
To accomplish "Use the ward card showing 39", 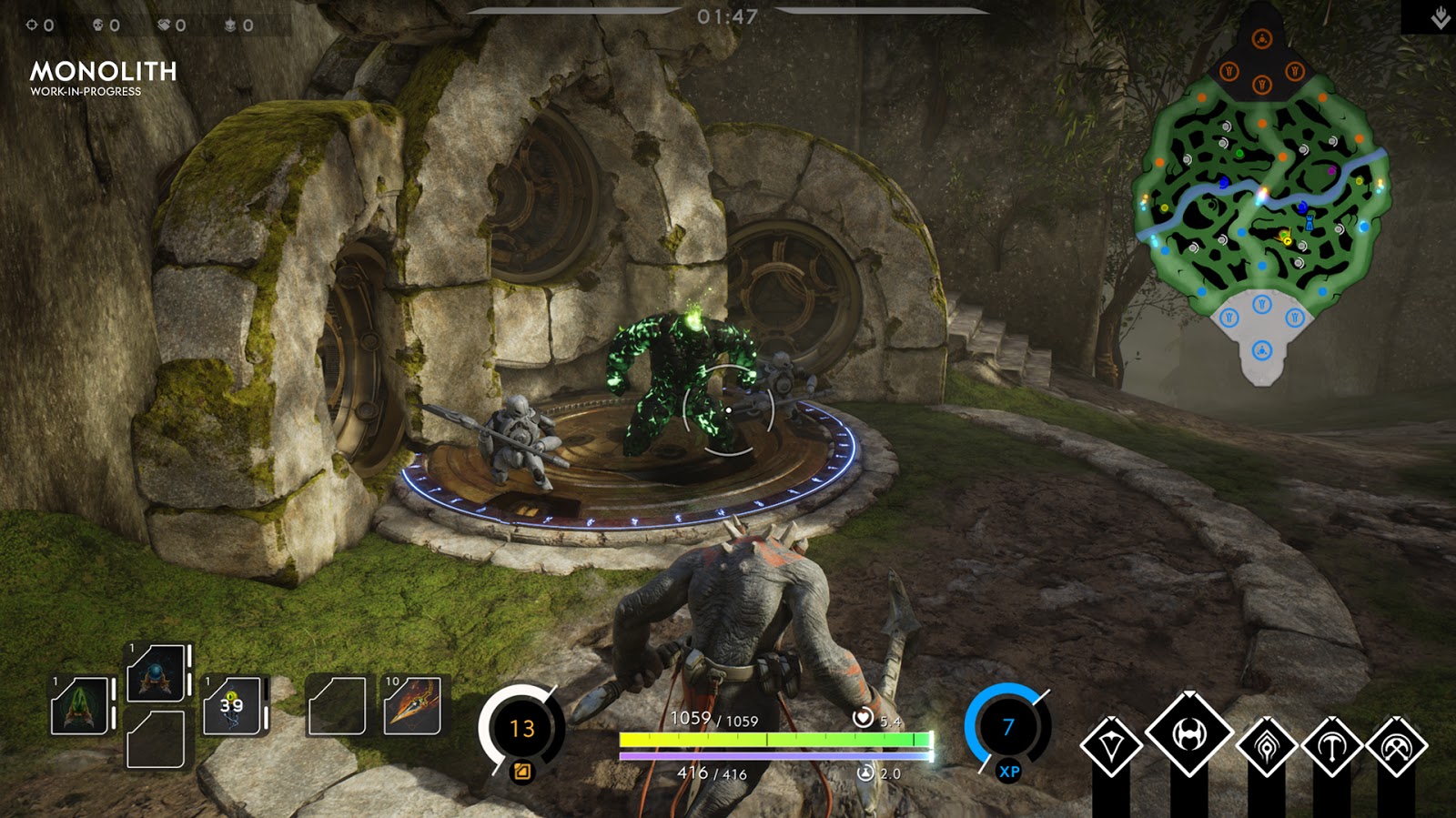I will tap(234, 705).
